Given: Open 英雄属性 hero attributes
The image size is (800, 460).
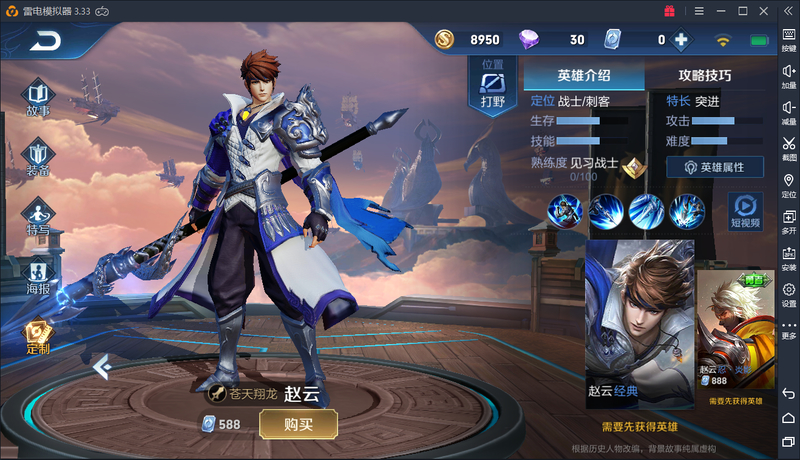Looking at the screenshot, I should pos(715,167).
